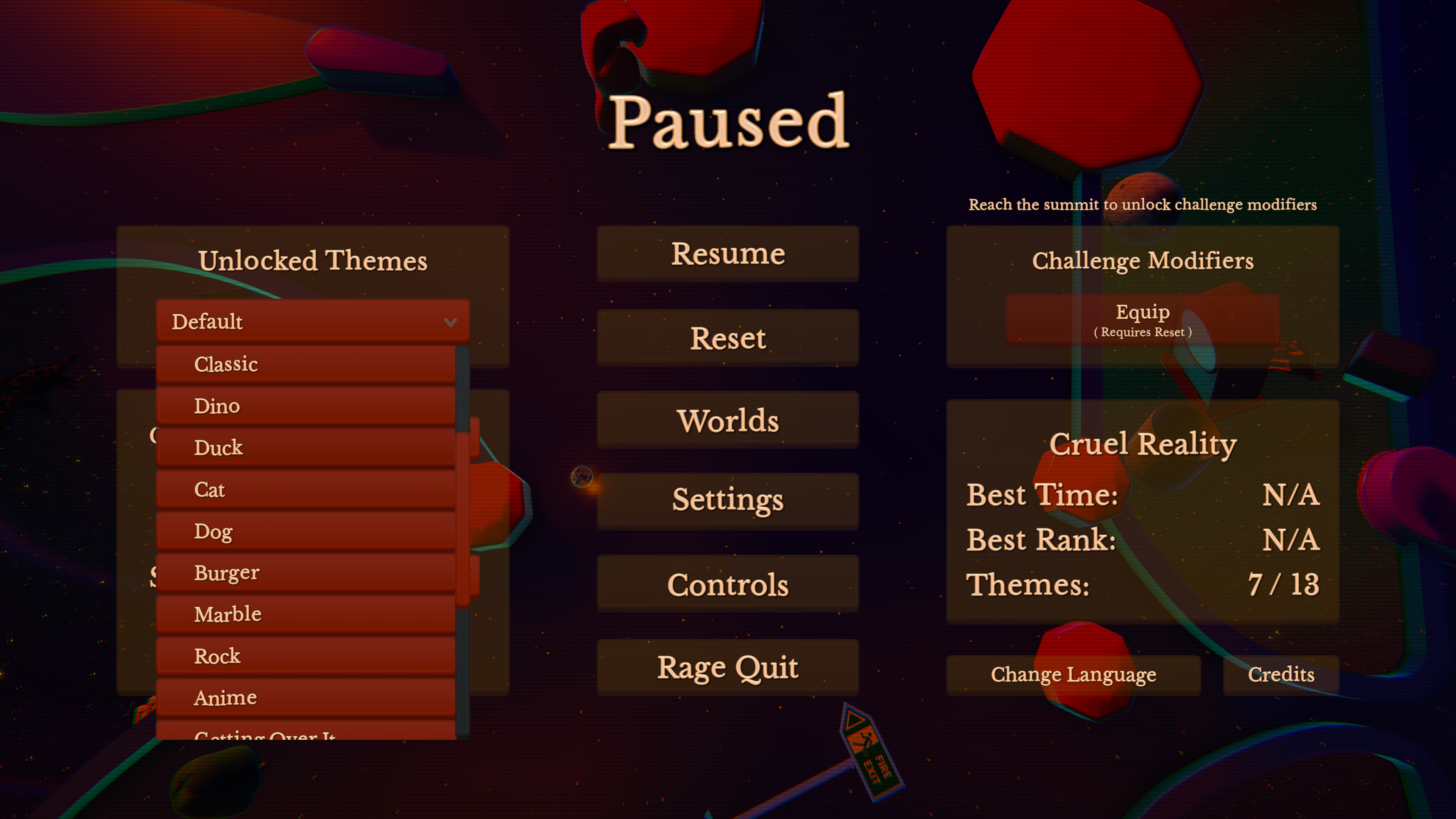Select the Dog theme

tap(307, 530)
